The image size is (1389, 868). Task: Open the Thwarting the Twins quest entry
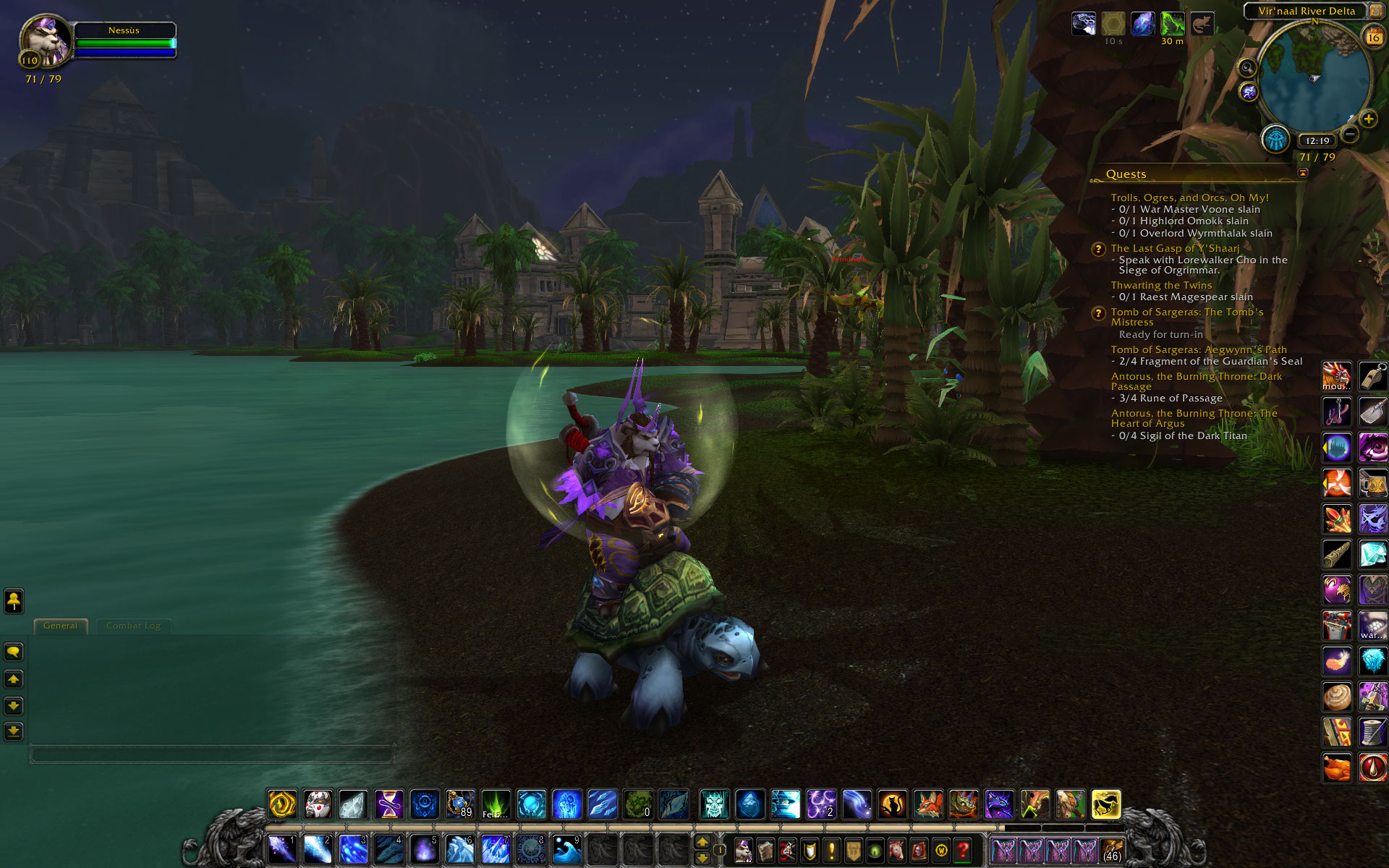1161,285
